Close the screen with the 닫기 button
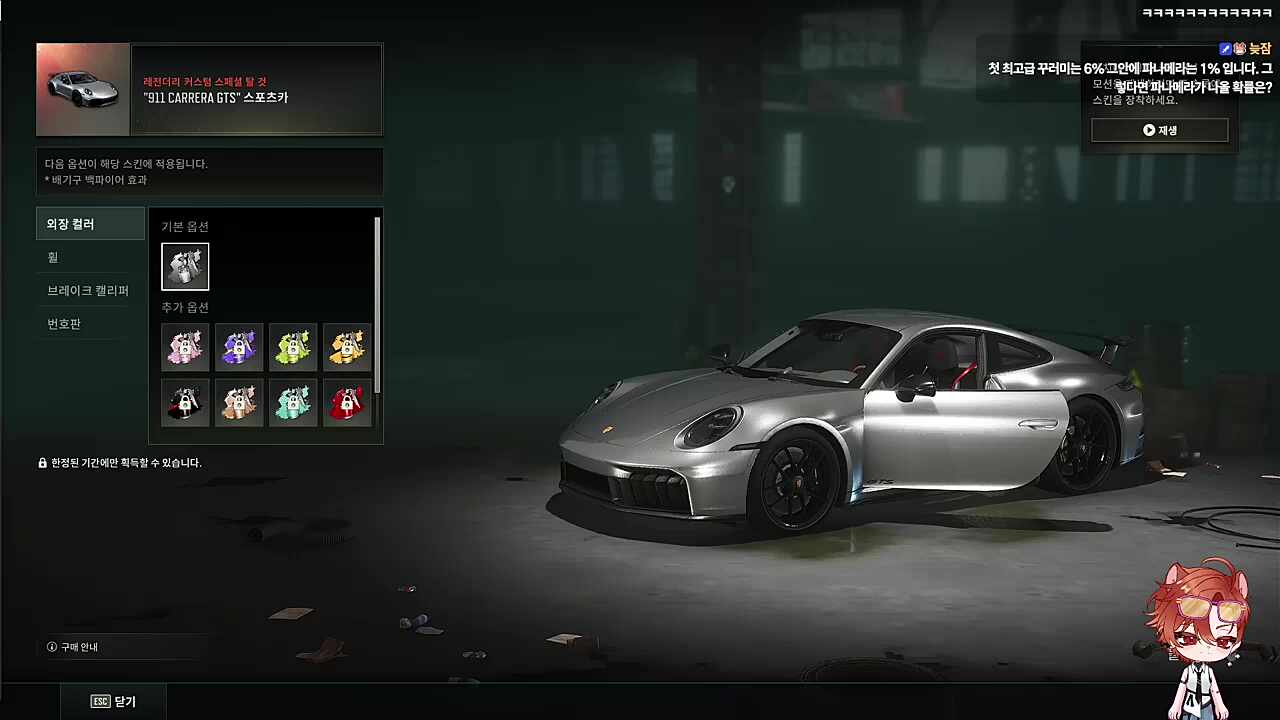Image resolution: width=1280 pixels, height=720 pixels. 113,701
